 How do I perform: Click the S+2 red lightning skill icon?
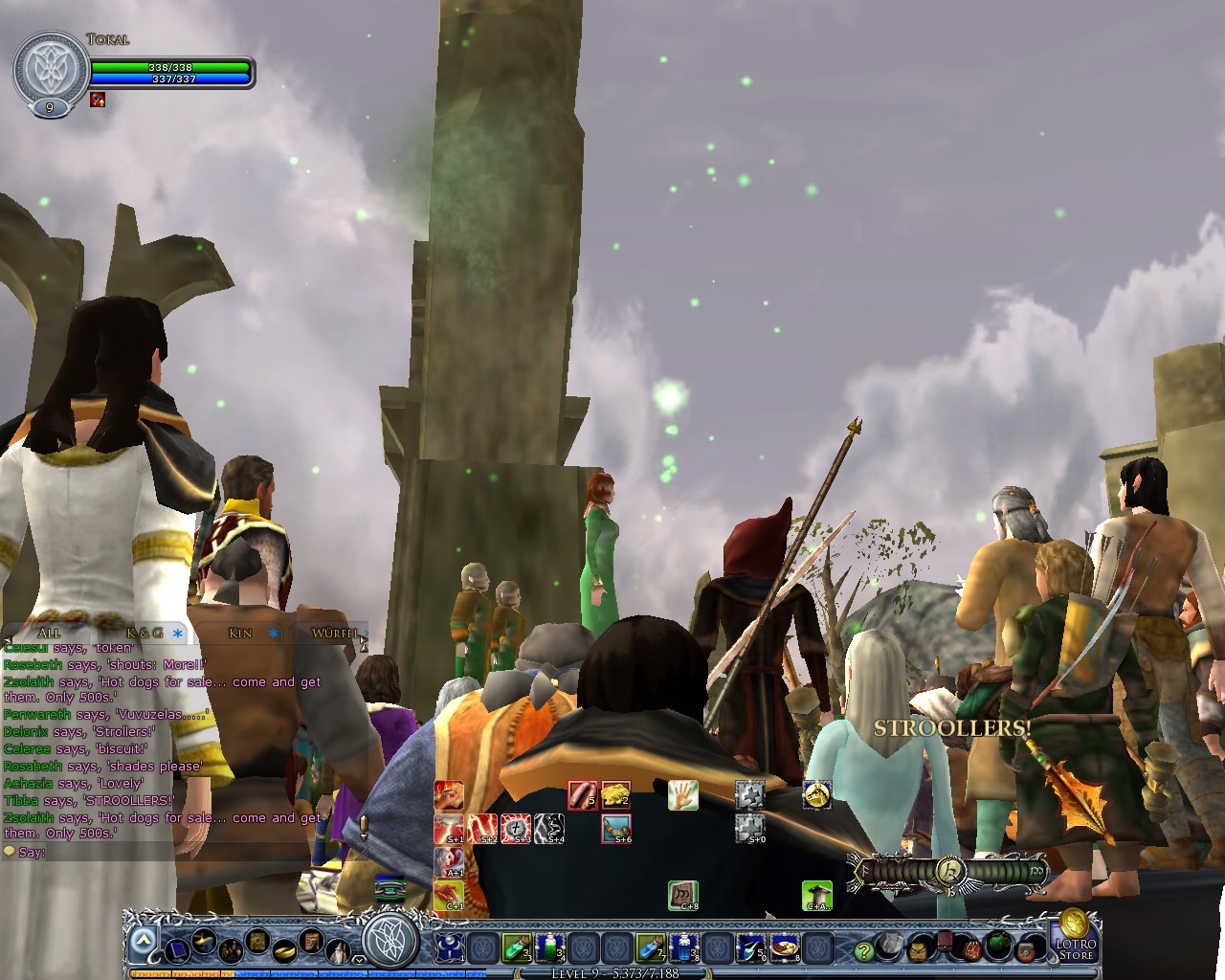pyautogui.click(x=484, y=827)
